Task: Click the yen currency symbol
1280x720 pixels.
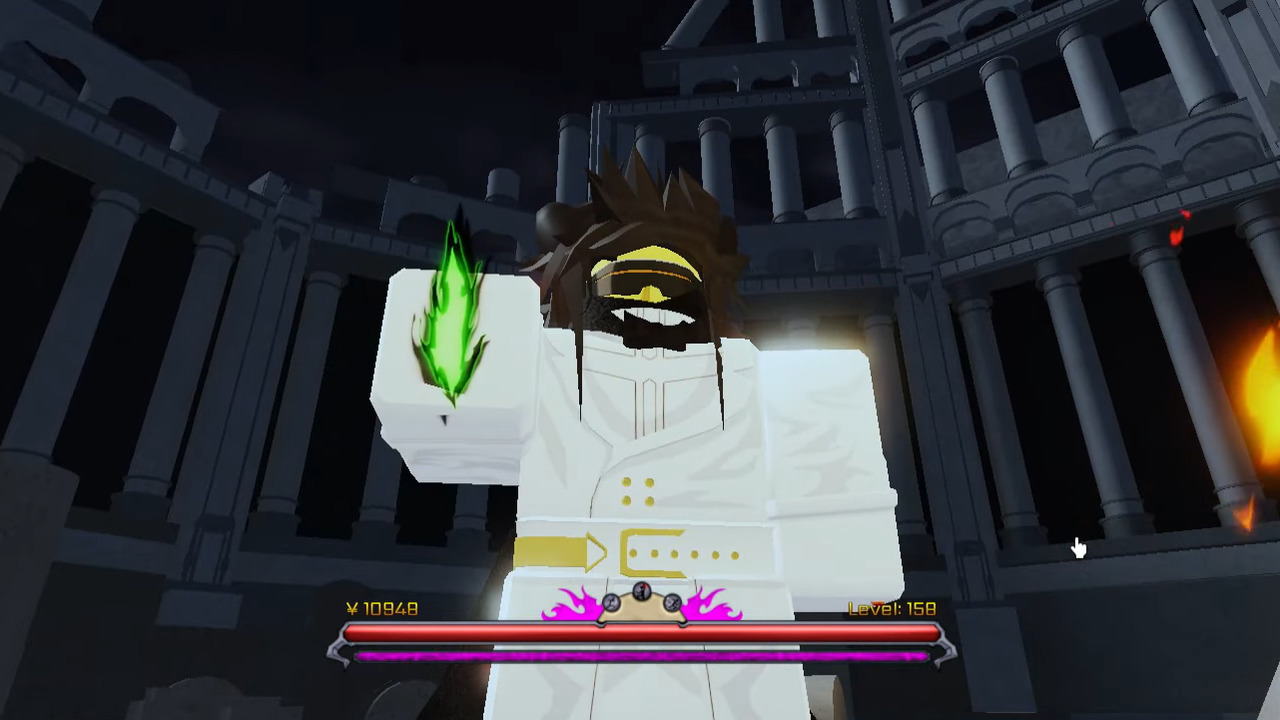Action: (x=352, y=608)
